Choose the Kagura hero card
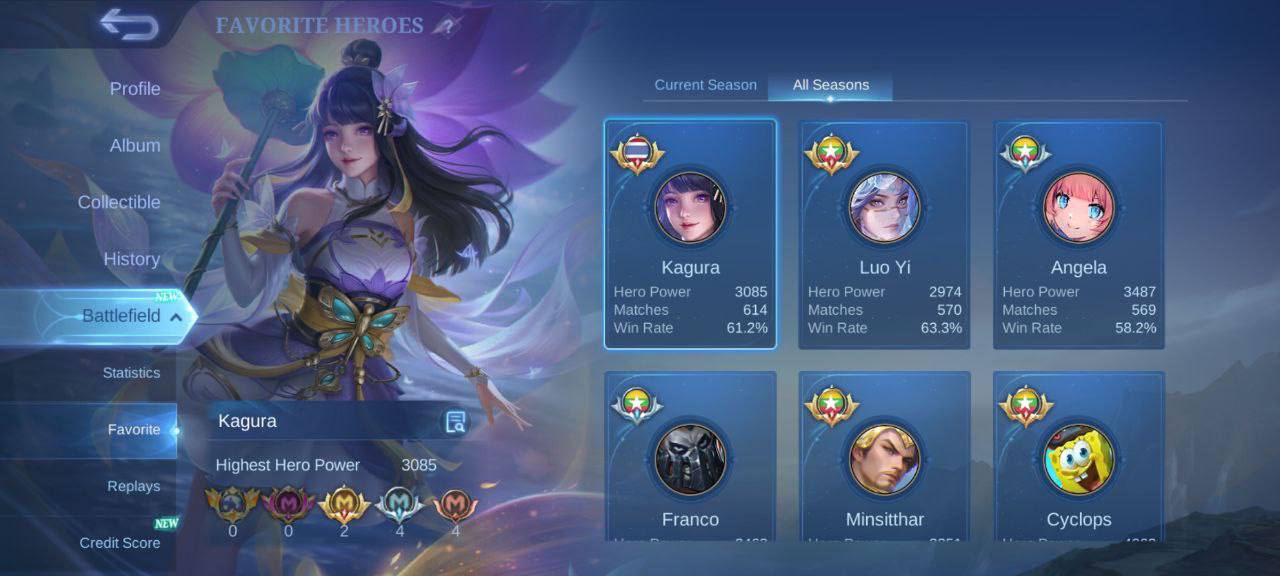Viewport: 1280px width, 576px height. pos(690,234)
